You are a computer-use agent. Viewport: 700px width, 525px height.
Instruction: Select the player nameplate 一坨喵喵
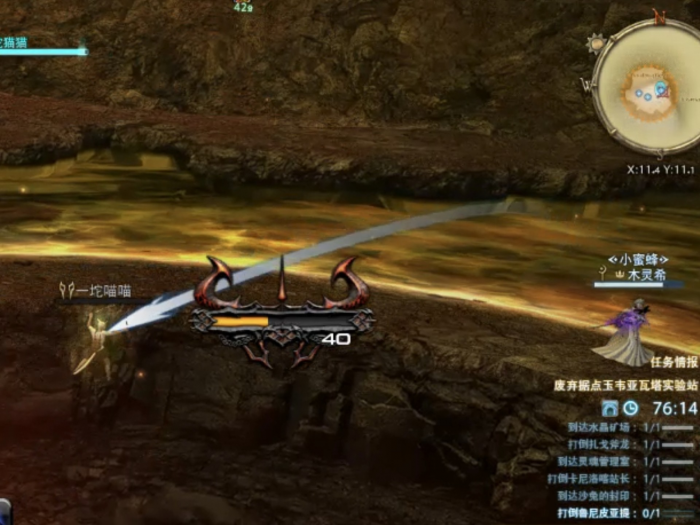102,291
